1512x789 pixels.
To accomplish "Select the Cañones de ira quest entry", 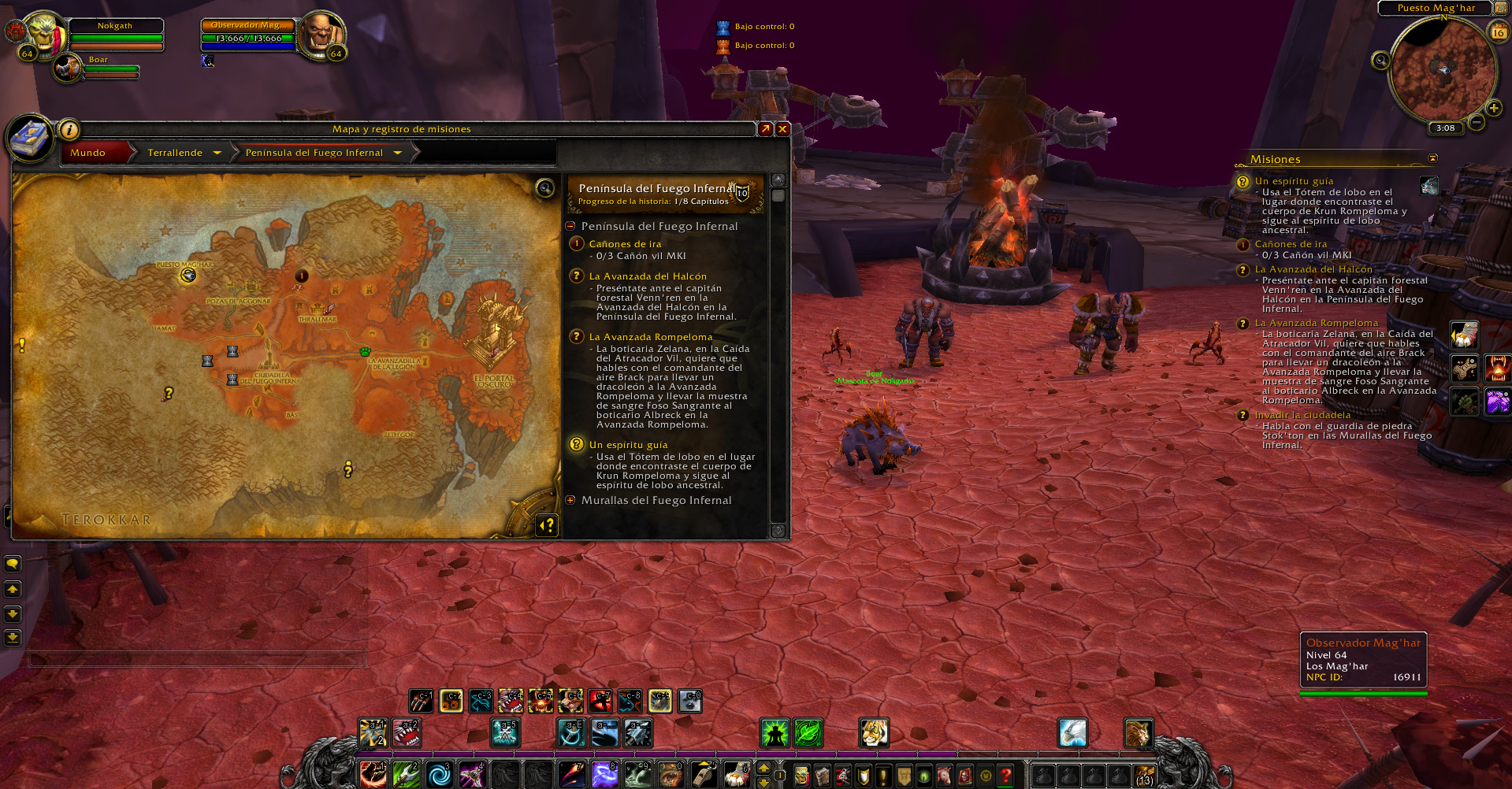I will [x=625, y=244].
